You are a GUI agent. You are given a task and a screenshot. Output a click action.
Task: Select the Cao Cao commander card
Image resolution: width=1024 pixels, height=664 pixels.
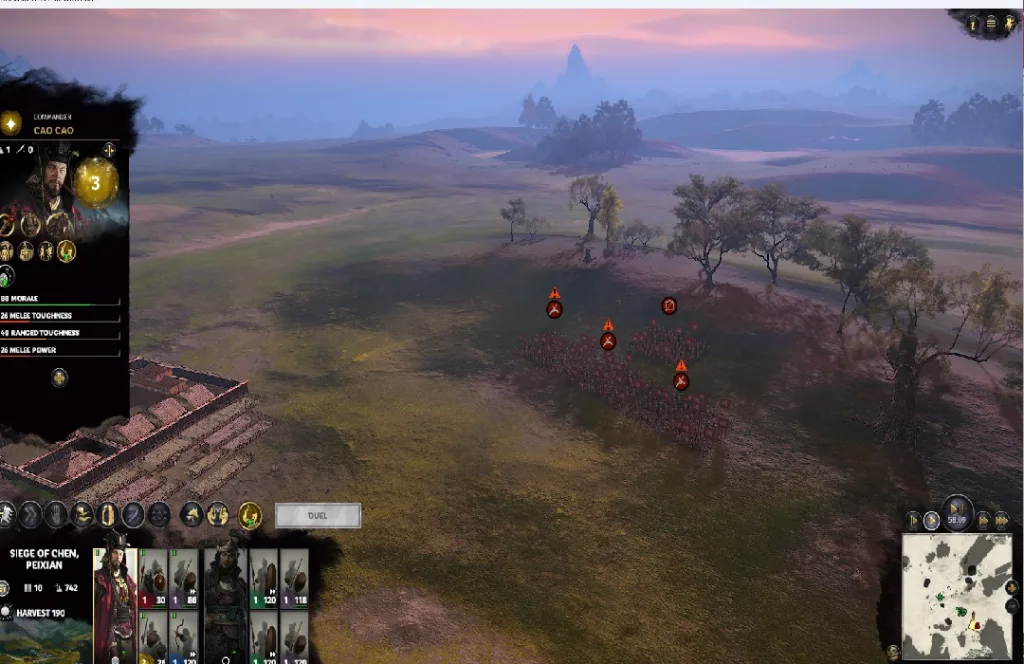pos(115,597)
